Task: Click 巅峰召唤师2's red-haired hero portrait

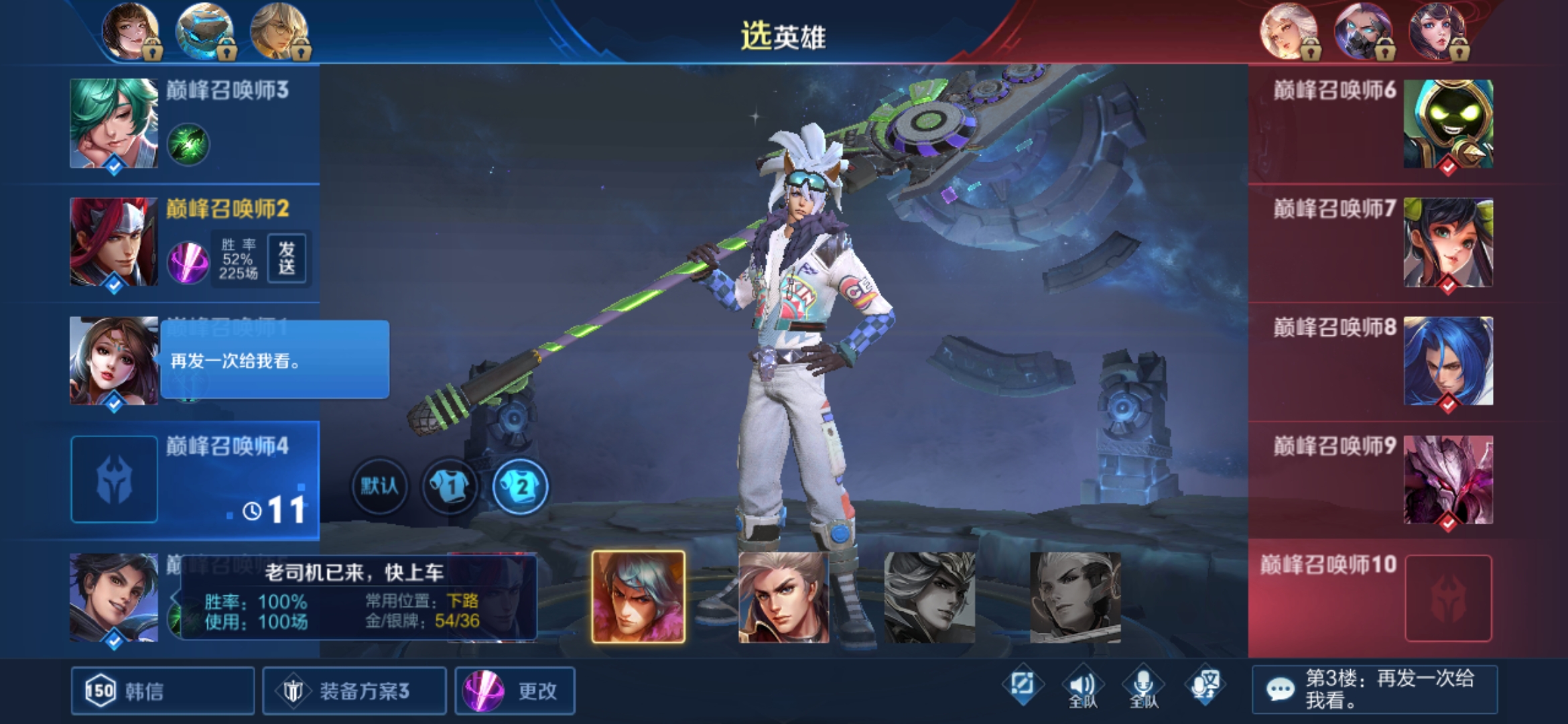Action: [x=114, y=242]
